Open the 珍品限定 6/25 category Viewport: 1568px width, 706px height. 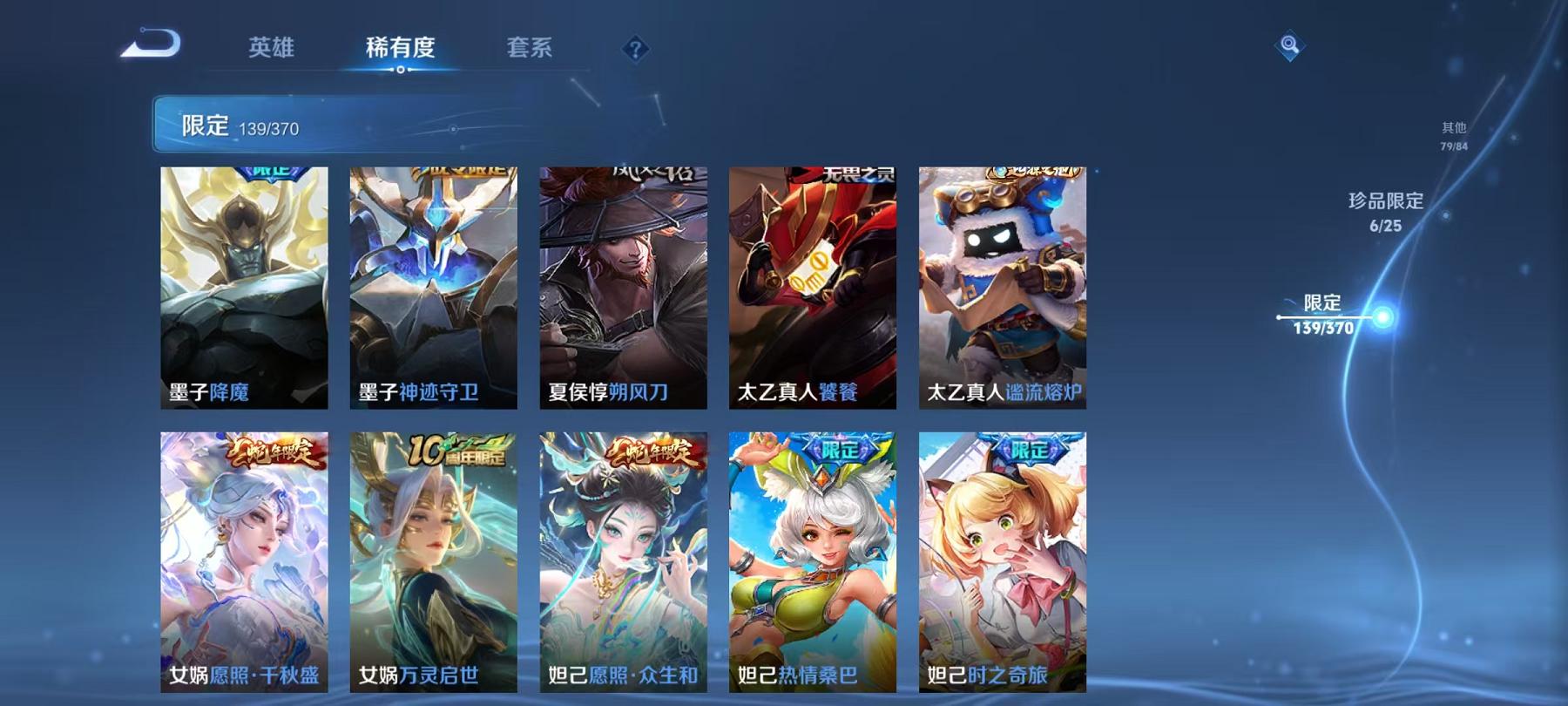[1387, 209]
